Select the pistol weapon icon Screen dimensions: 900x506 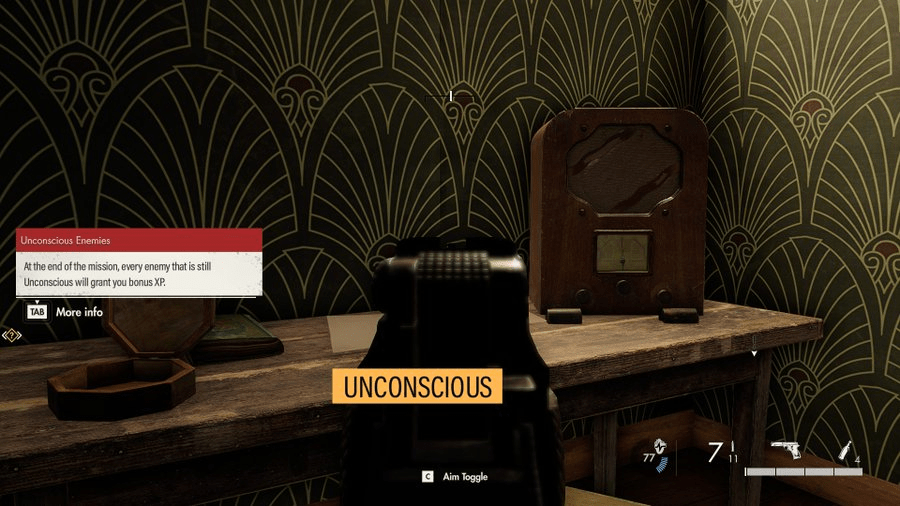click(787, 450)
